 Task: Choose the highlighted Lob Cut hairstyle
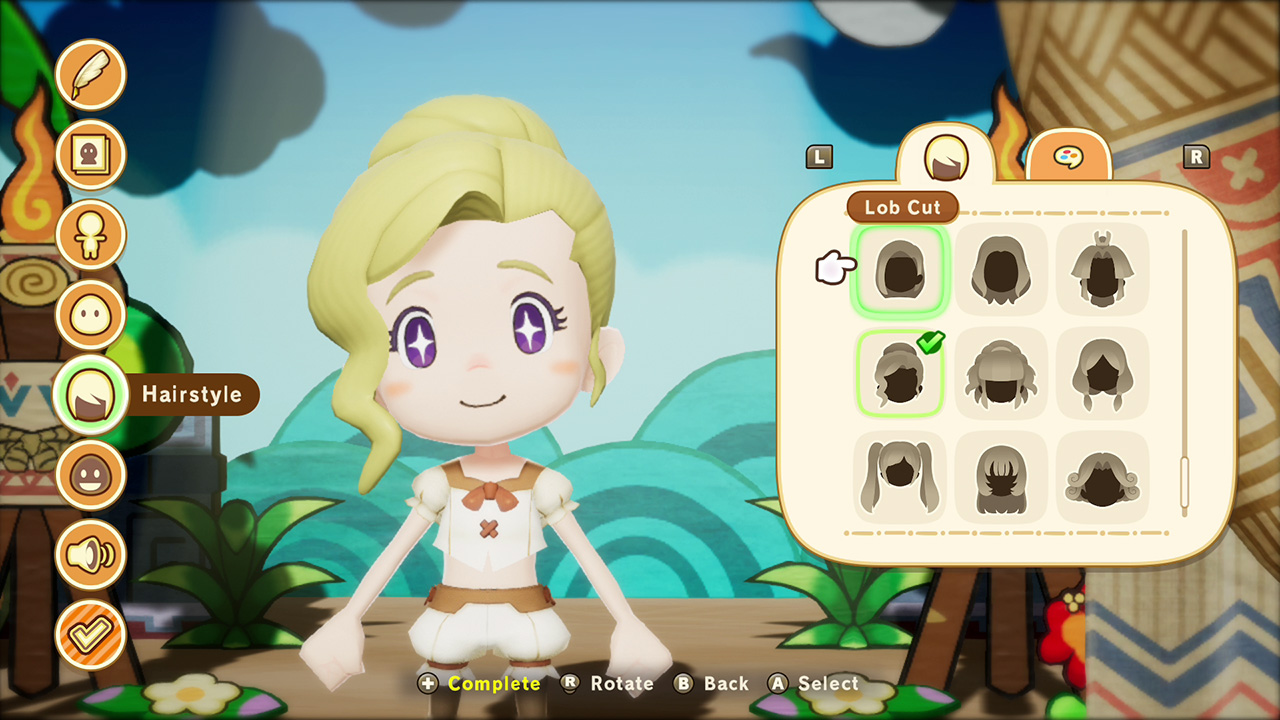click(899, 270)
